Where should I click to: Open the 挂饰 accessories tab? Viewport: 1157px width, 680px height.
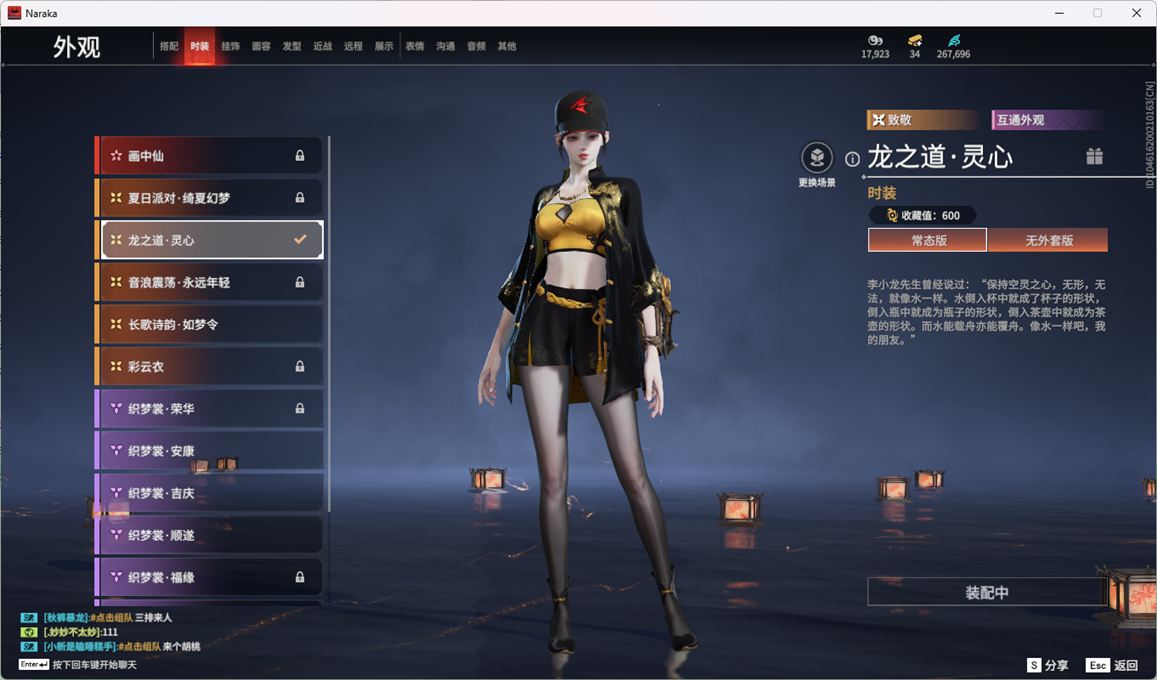230,46
